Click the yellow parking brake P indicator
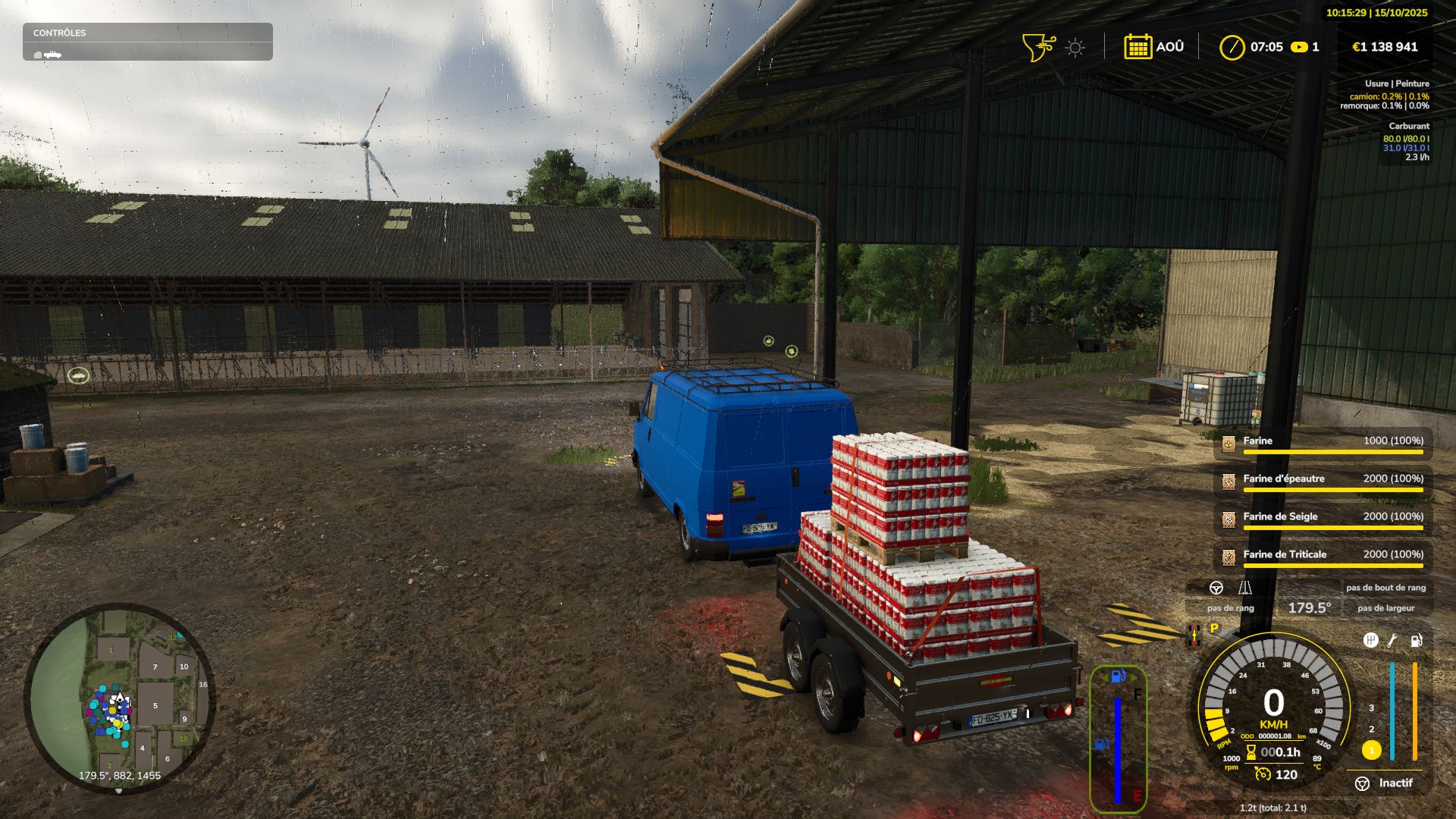The width and height of the screenshot is (1456, 819). [1214, 628]
